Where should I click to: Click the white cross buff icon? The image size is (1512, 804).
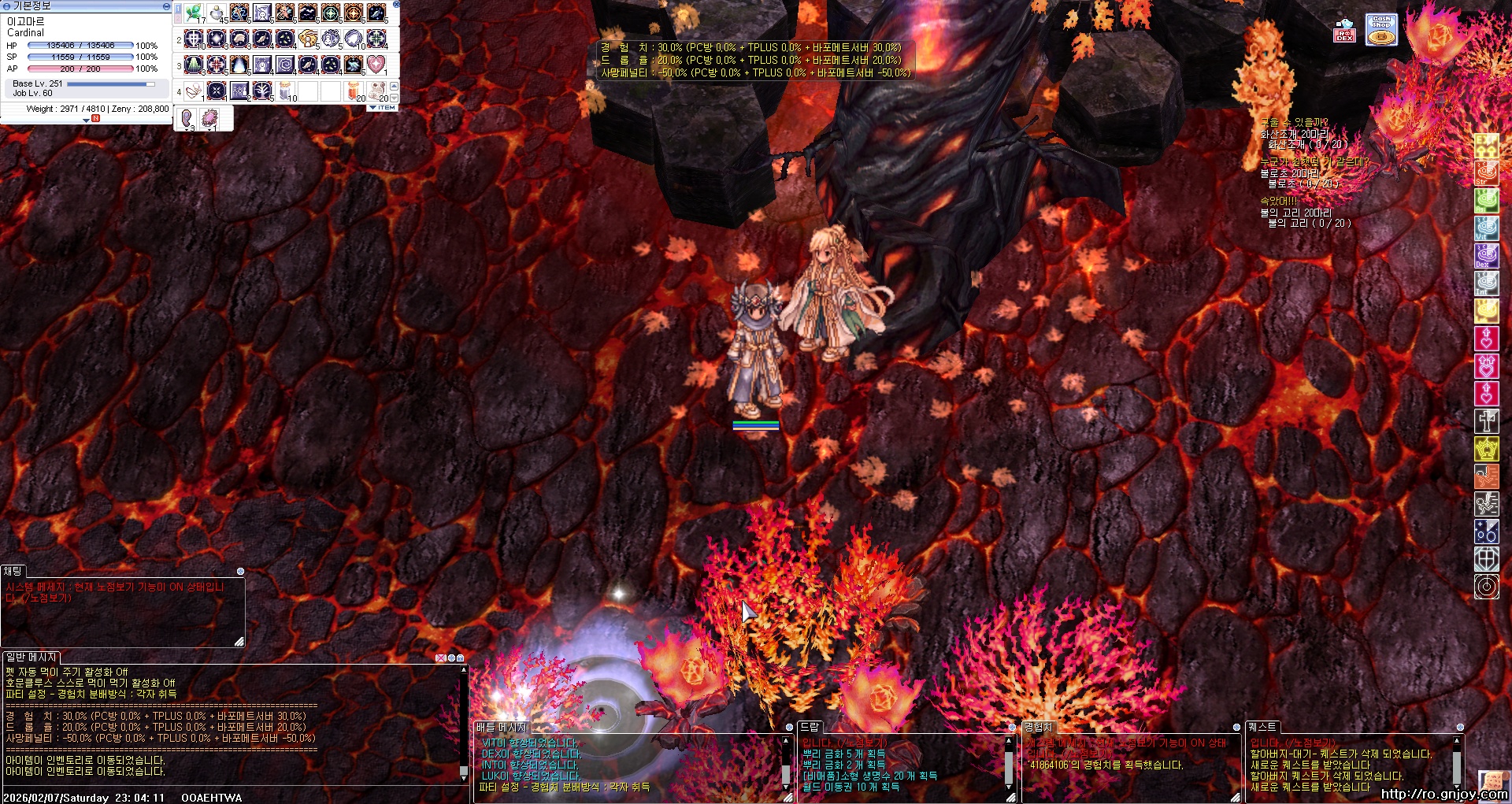[1486, 421]
